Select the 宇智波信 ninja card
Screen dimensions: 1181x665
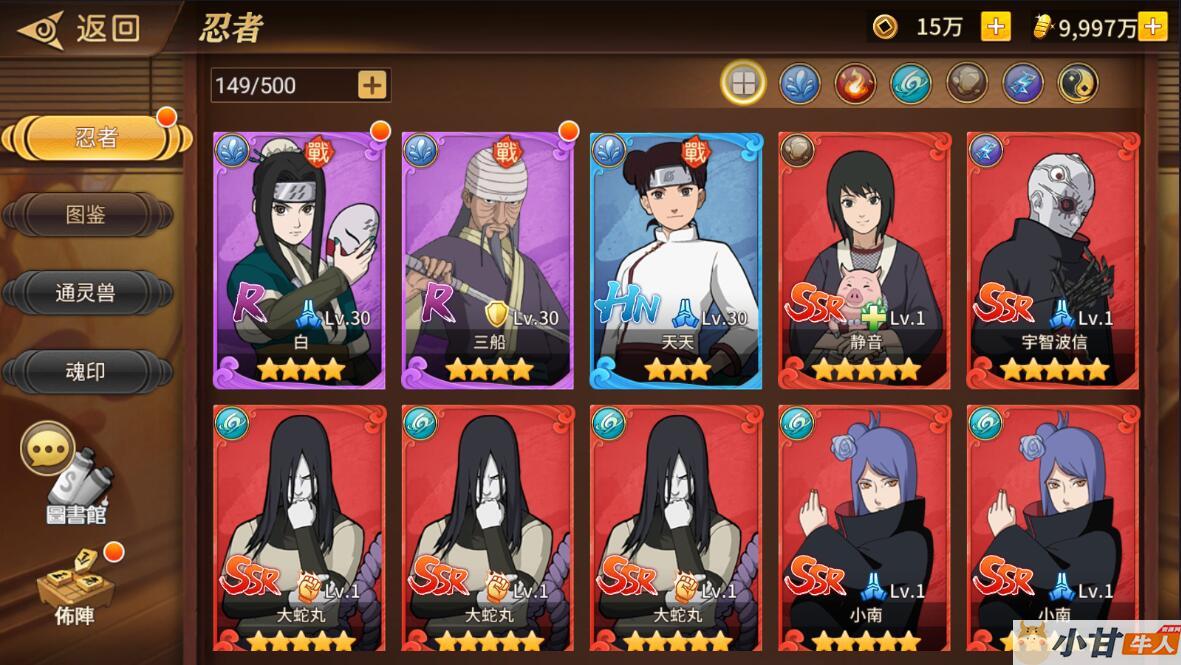[x=1052, y=260]
